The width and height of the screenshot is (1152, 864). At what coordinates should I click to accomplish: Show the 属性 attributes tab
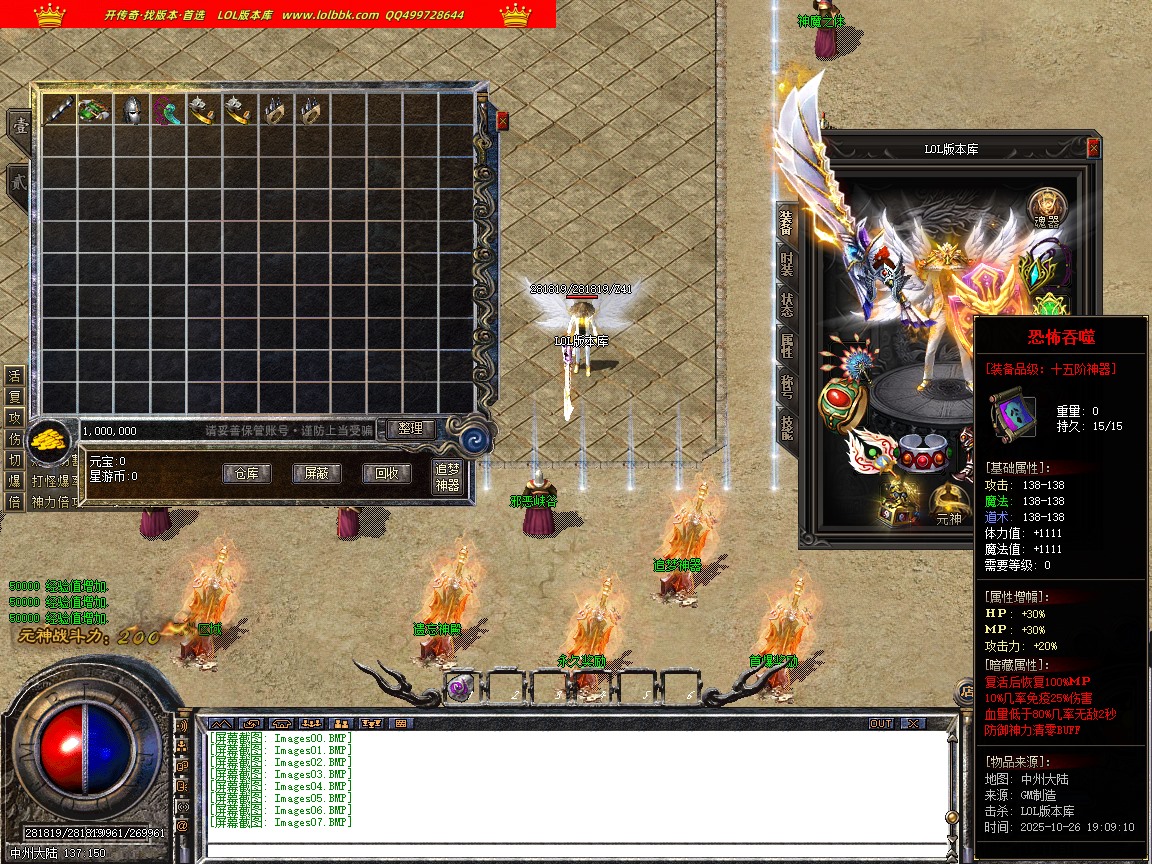(787, 346)
